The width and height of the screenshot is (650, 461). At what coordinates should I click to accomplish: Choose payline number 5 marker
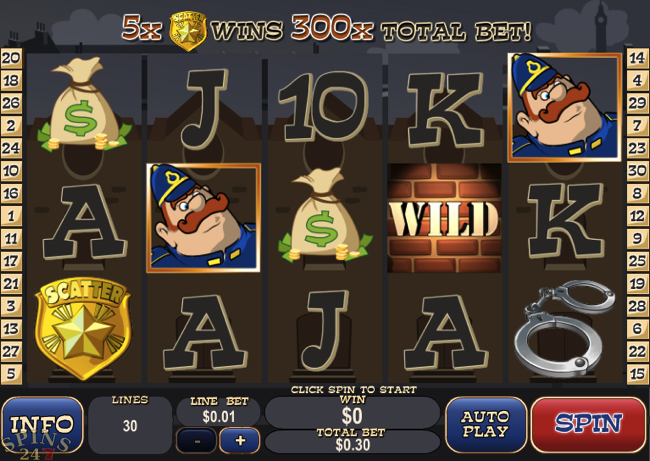pos(12,373)
